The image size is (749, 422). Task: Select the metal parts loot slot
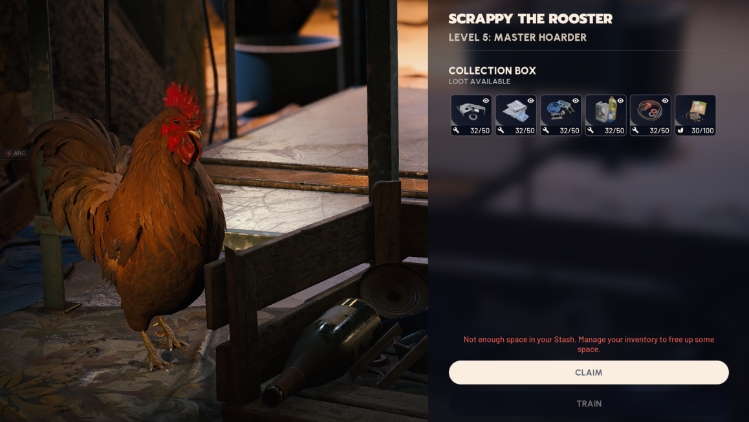[x=470, y=115]
